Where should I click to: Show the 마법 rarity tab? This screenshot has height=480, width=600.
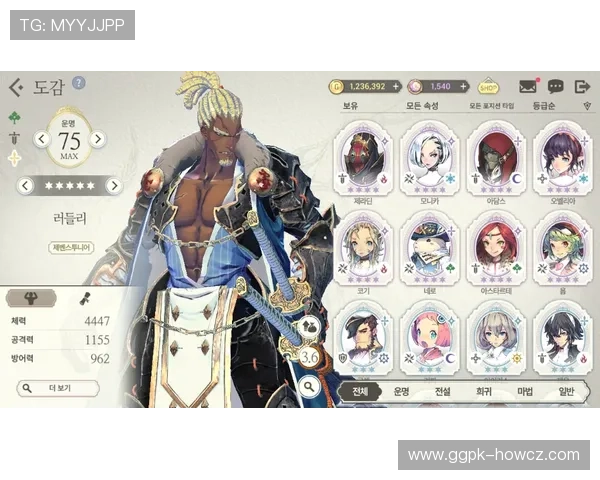tap(524, 392)
